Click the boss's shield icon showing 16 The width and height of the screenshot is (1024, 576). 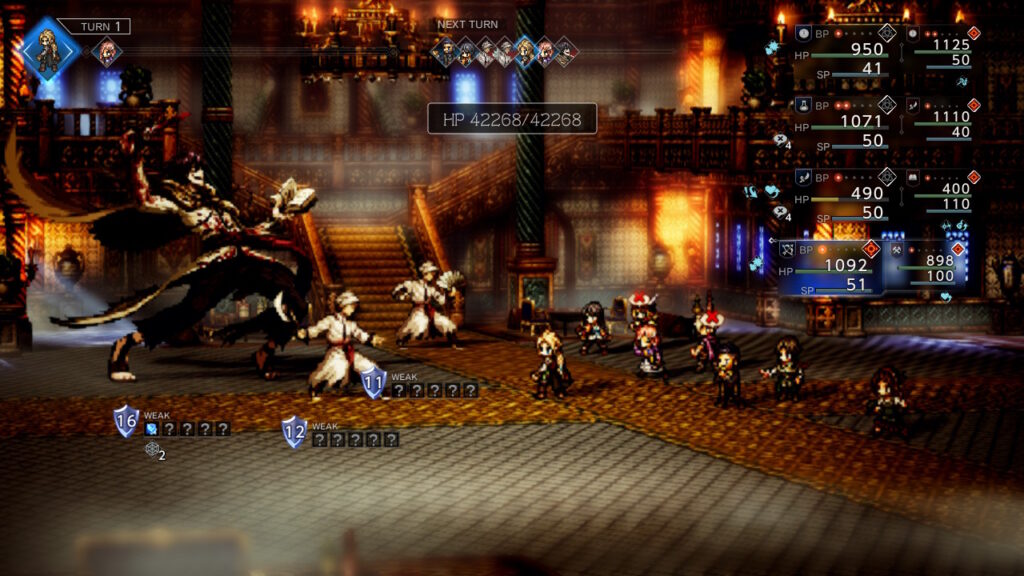click(x=126, y=421)
